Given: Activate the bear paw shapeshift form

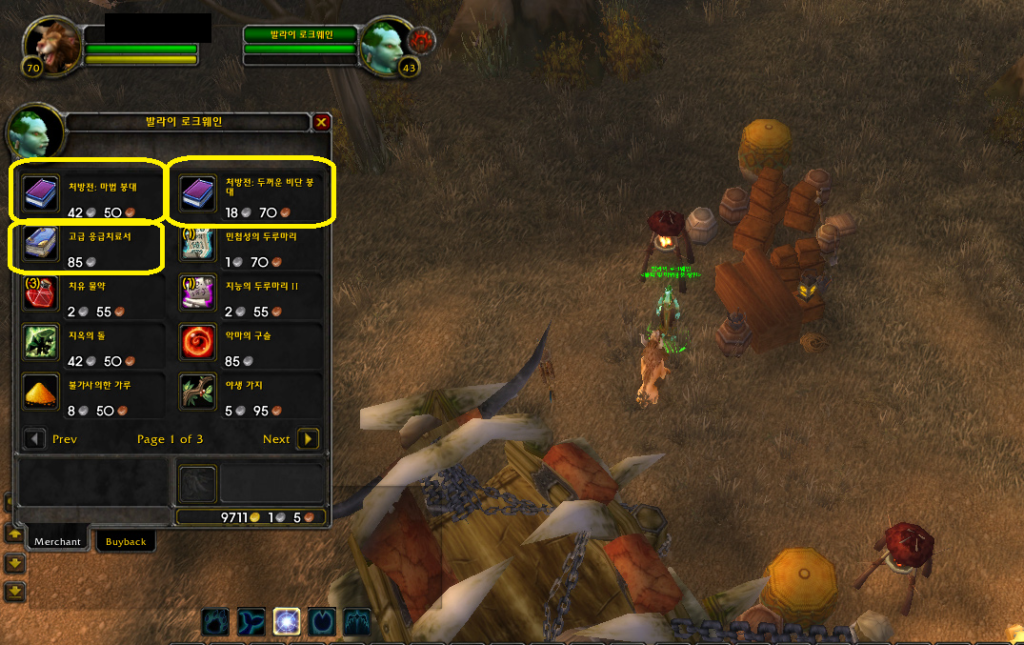Looking at the screenshot, I should click(216, 622).
